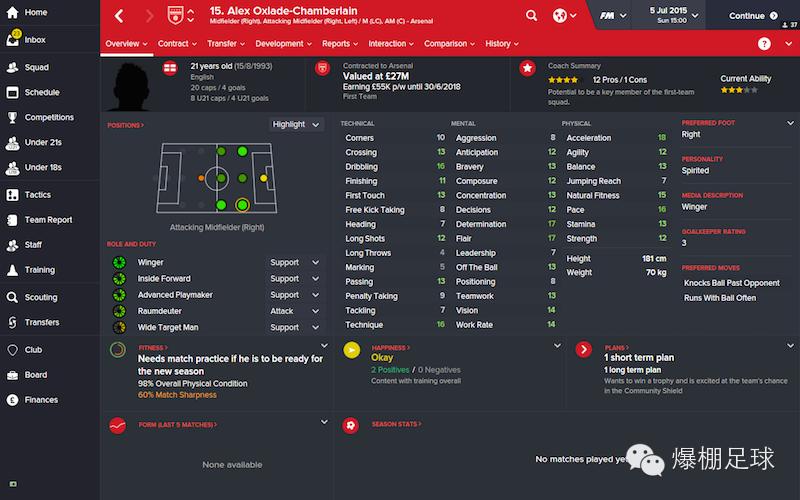Open the help question mark icon
The height and width of the screenshot is (500, 800).
pos(764,44)
